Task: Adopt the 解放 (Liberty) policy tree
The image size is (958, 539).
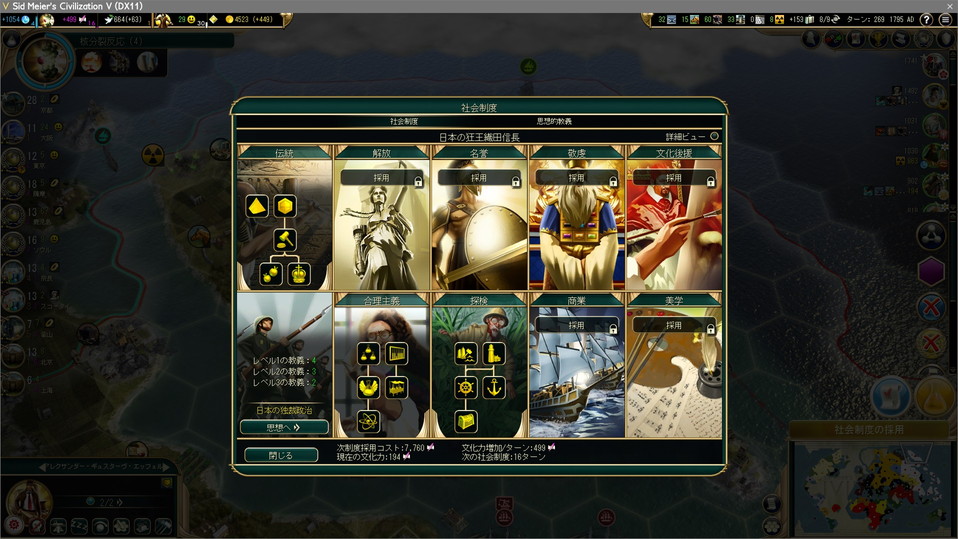Action: tap(381, 178)
